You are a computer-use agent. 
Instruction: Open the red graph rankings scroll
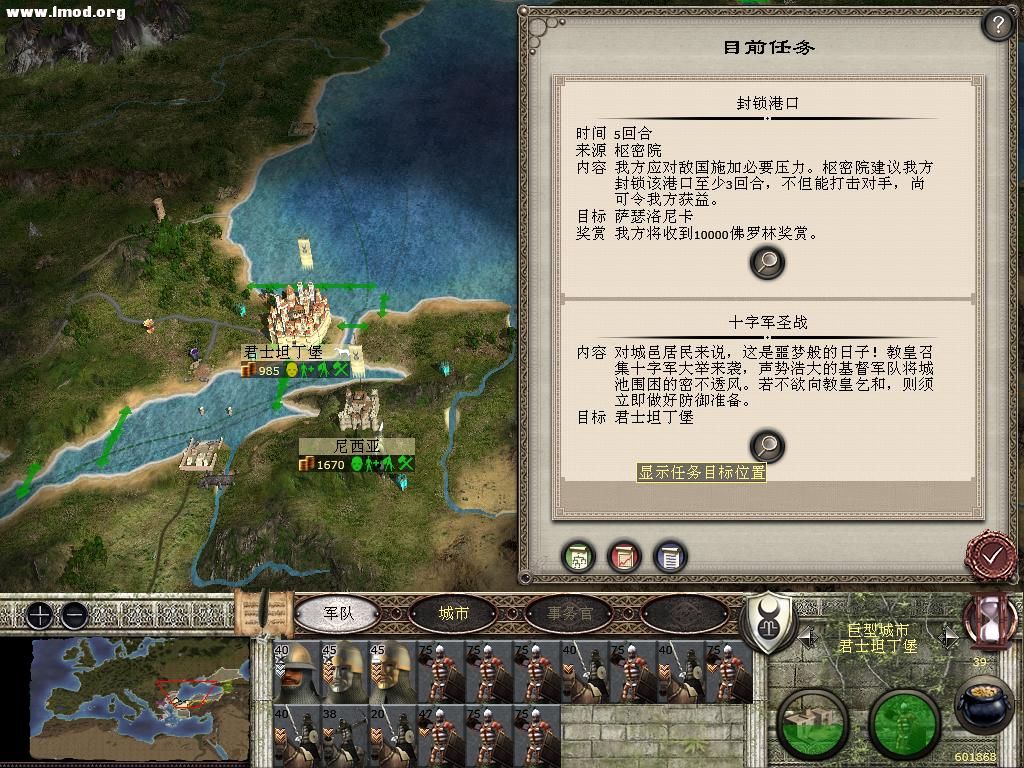point(624,556)
